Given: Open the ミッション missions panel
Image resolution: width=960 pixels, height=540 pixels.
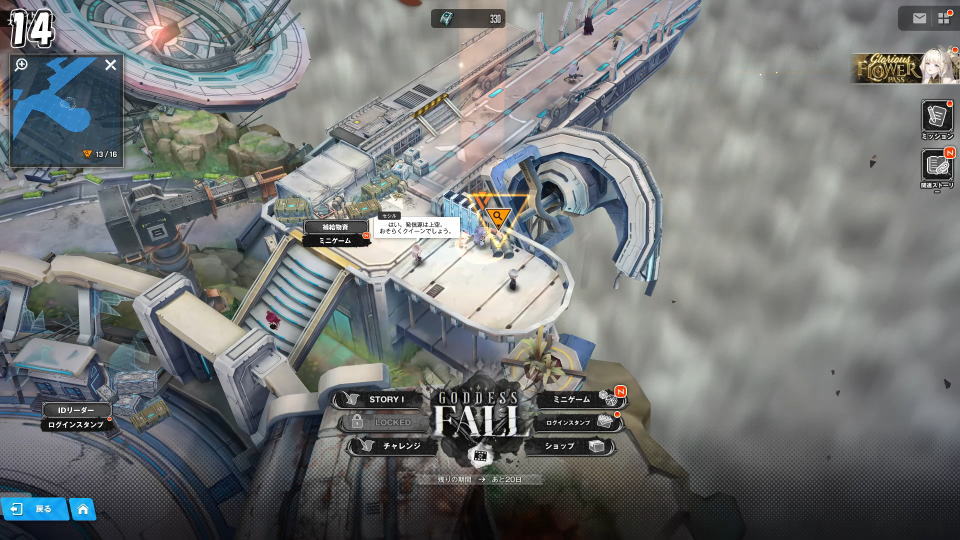Looking at the screenshot, I should [937, 120].
